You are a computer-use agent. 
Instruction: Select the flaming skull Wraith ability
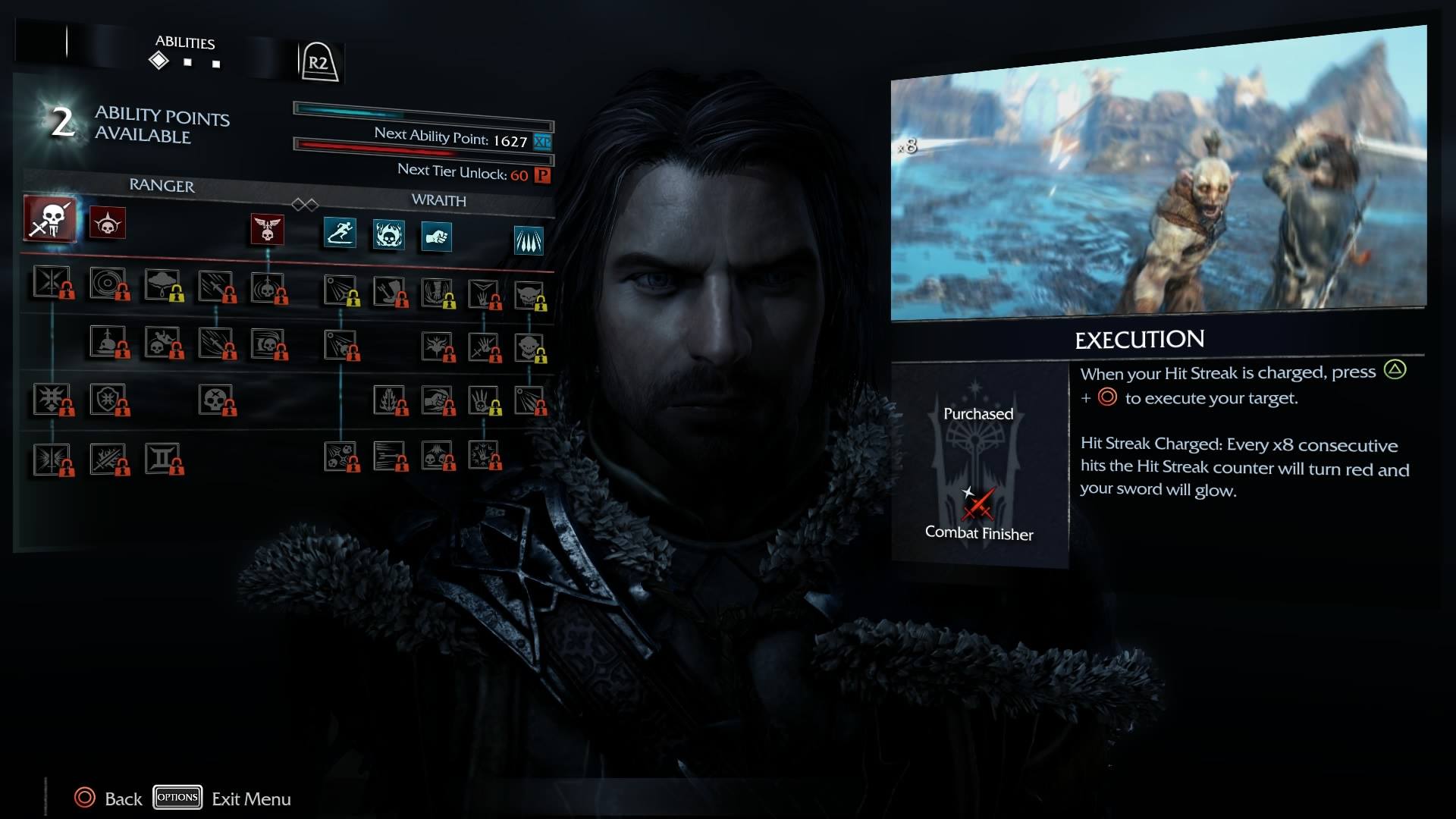point(388,235)
